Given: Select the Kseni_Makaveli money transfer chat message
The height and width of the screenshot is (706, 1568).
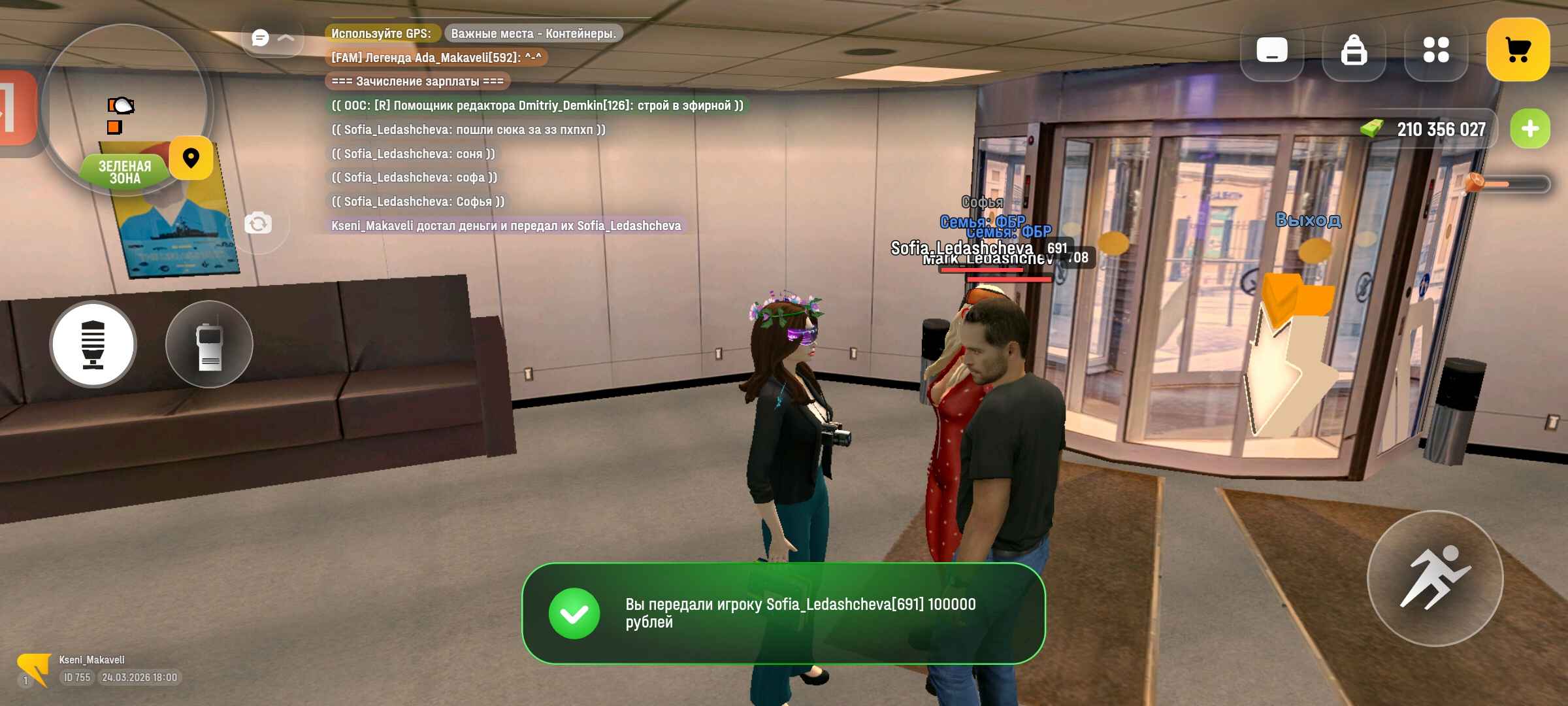Looking at the screenshot, I should click(506, 226).
